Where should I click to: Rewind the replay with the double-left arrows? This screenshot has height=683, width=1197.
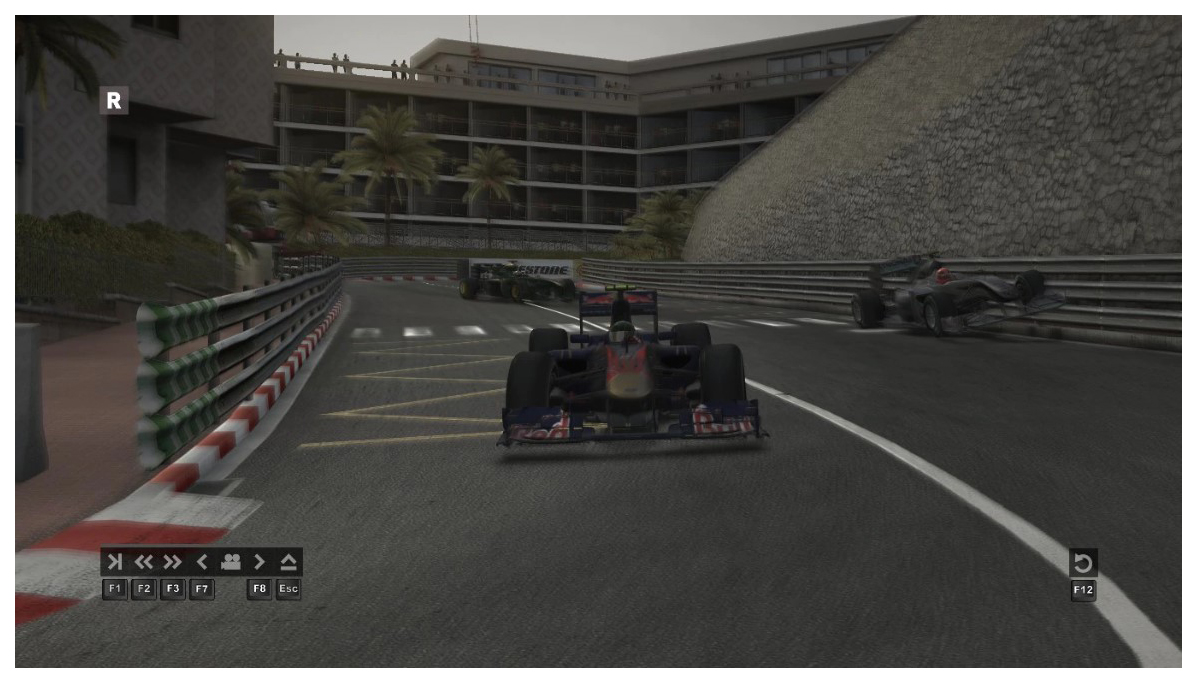(144, 561)
